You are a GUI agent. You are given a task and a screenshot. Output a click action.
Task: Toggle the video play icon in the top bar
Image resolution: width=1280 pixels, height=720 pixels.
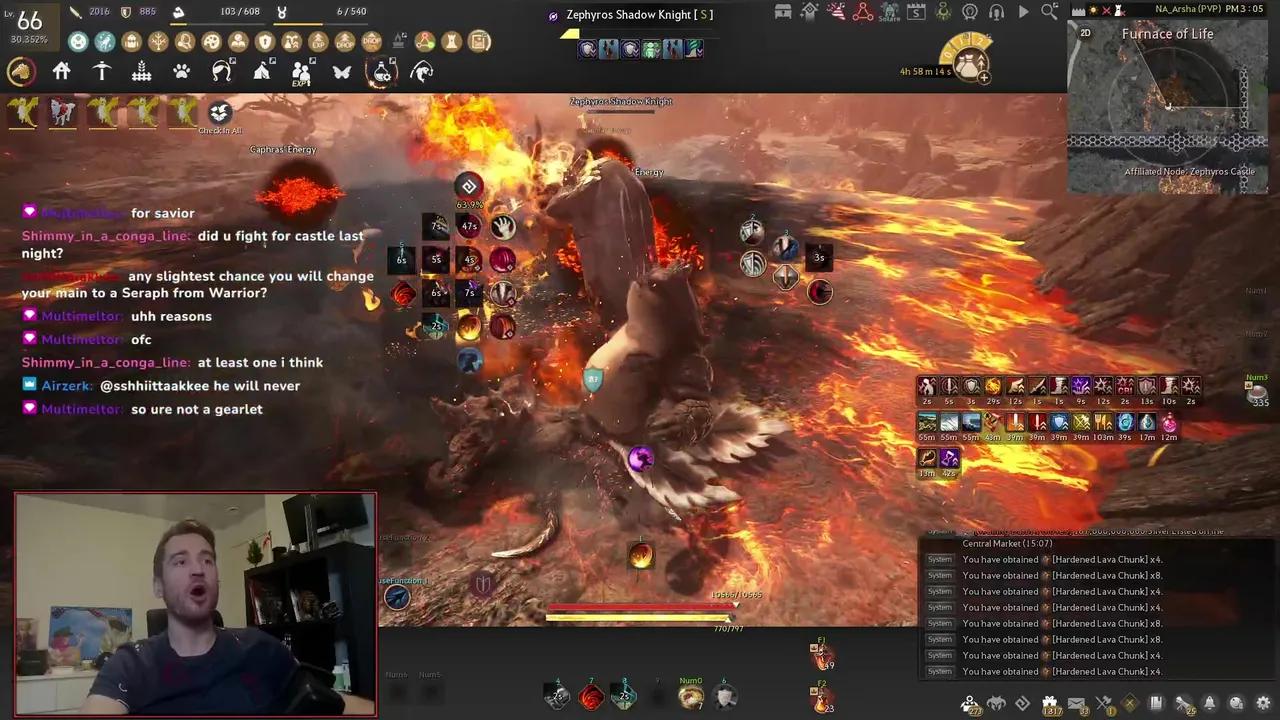tap(1023, 12)
